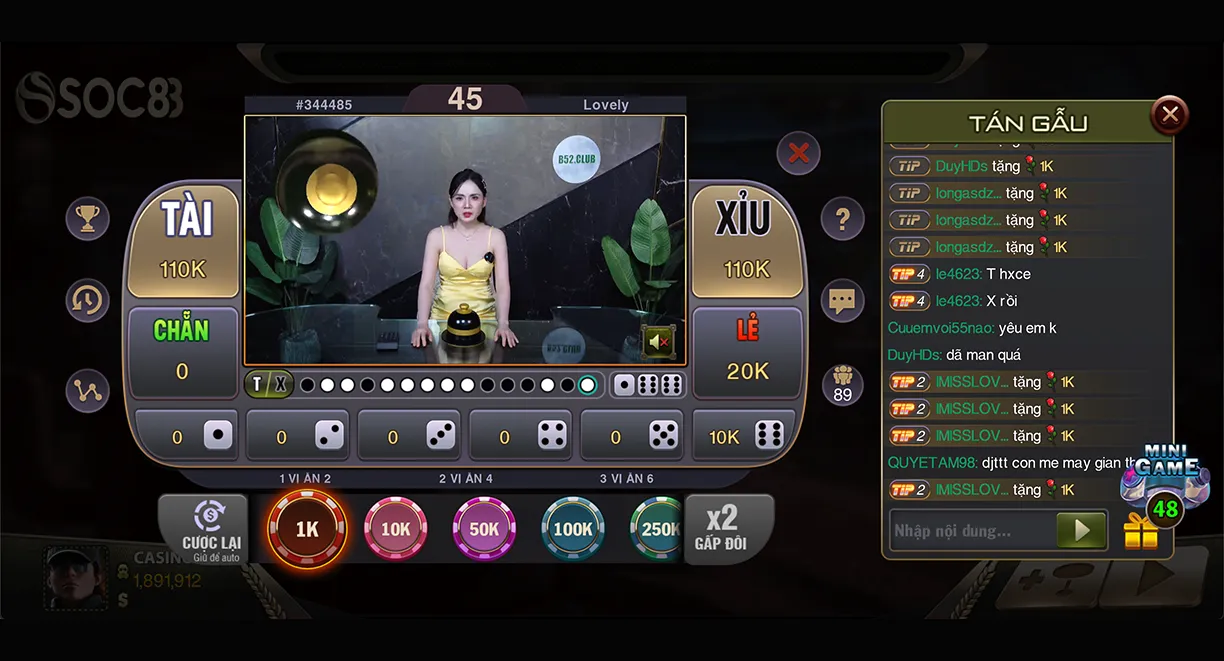Image resolution: width=1224 pixels, height=661 pixels.
Task: Open the bet history clock icon
Action: (x=88, y=299)
